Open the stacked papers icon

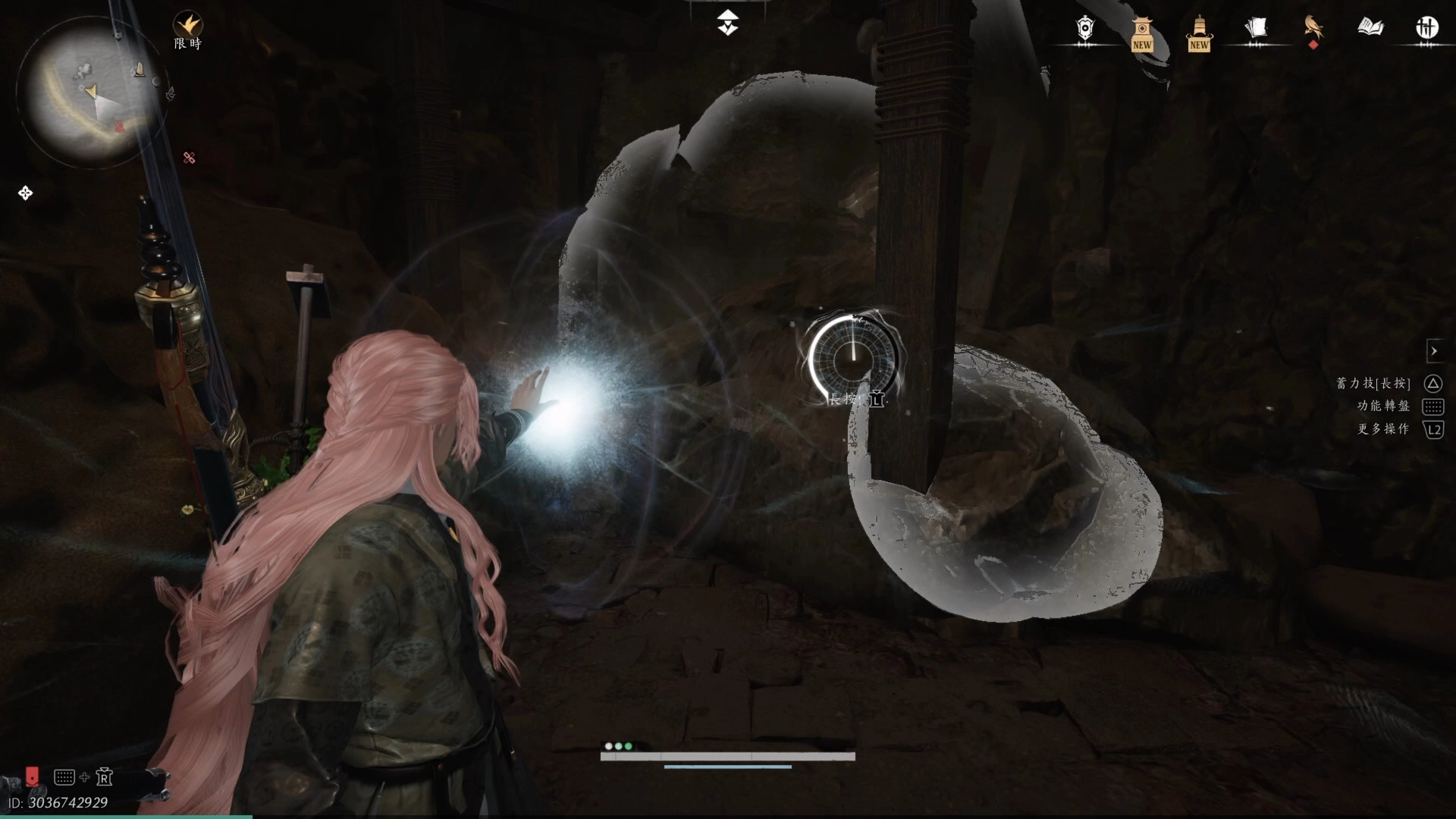pos(1256,29)
